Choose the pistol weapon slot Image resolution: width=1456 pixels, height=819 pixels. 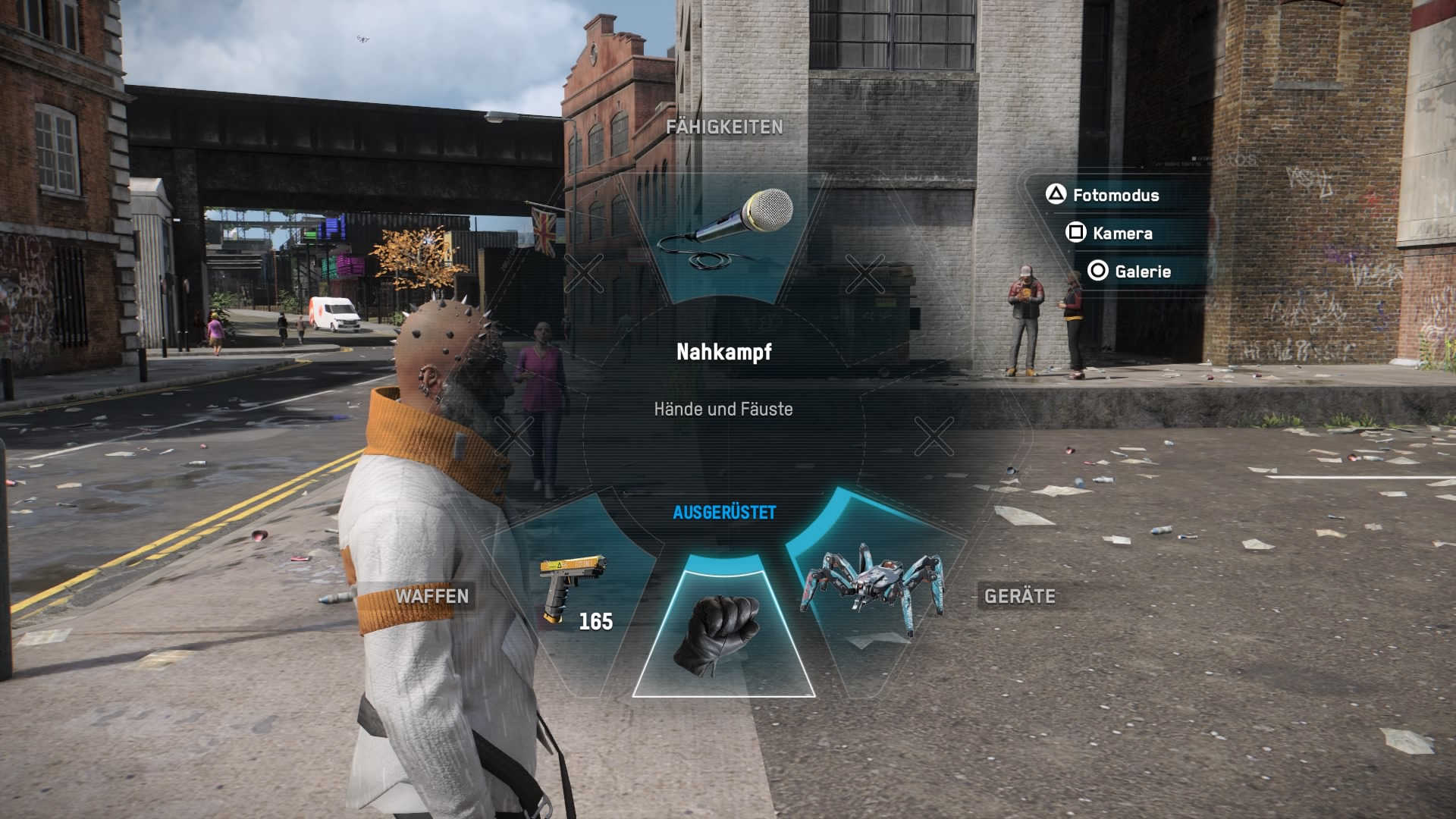tap(574, 591)
